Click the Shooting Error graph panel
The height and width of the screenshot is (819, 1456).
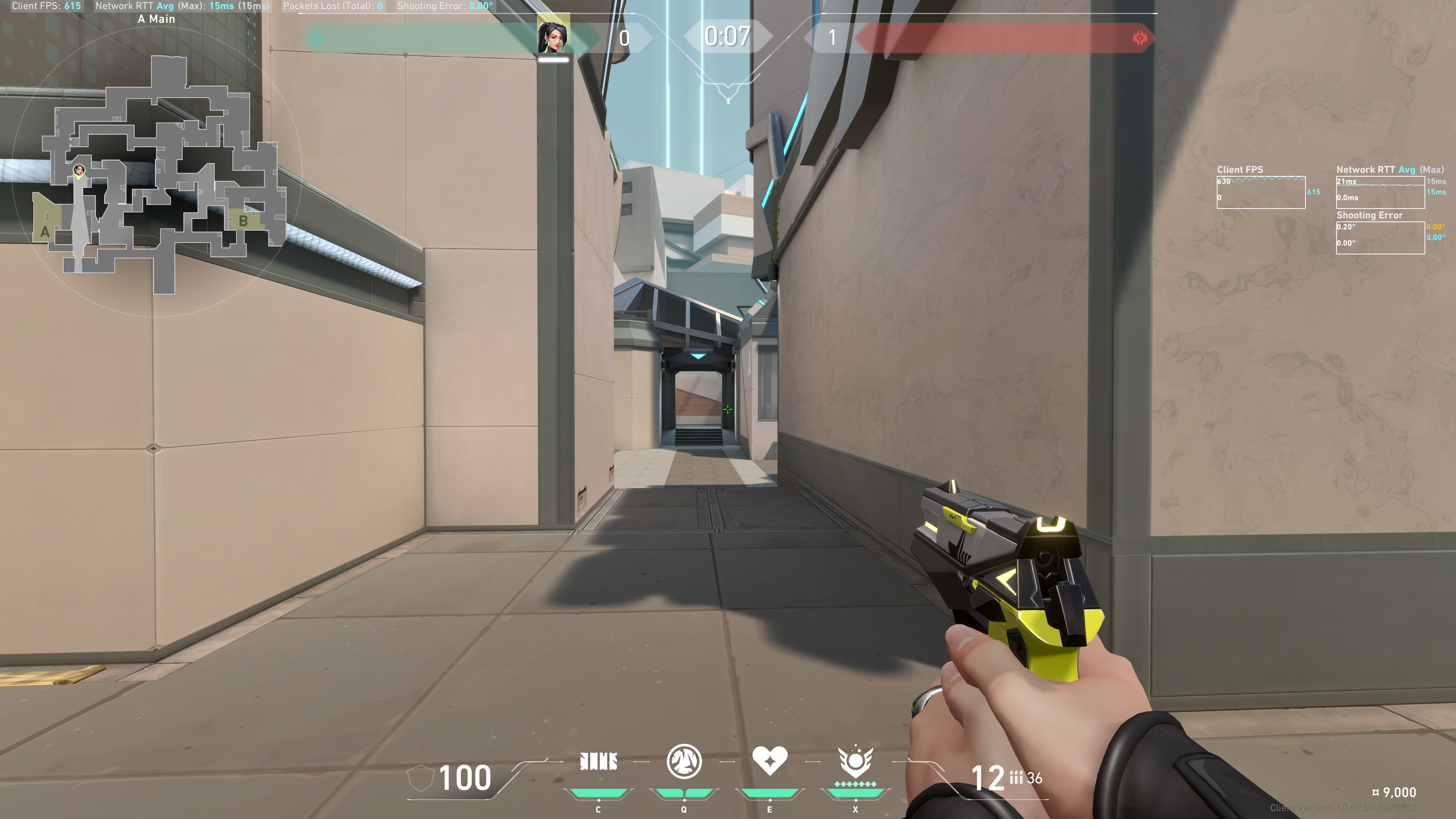1380,237
